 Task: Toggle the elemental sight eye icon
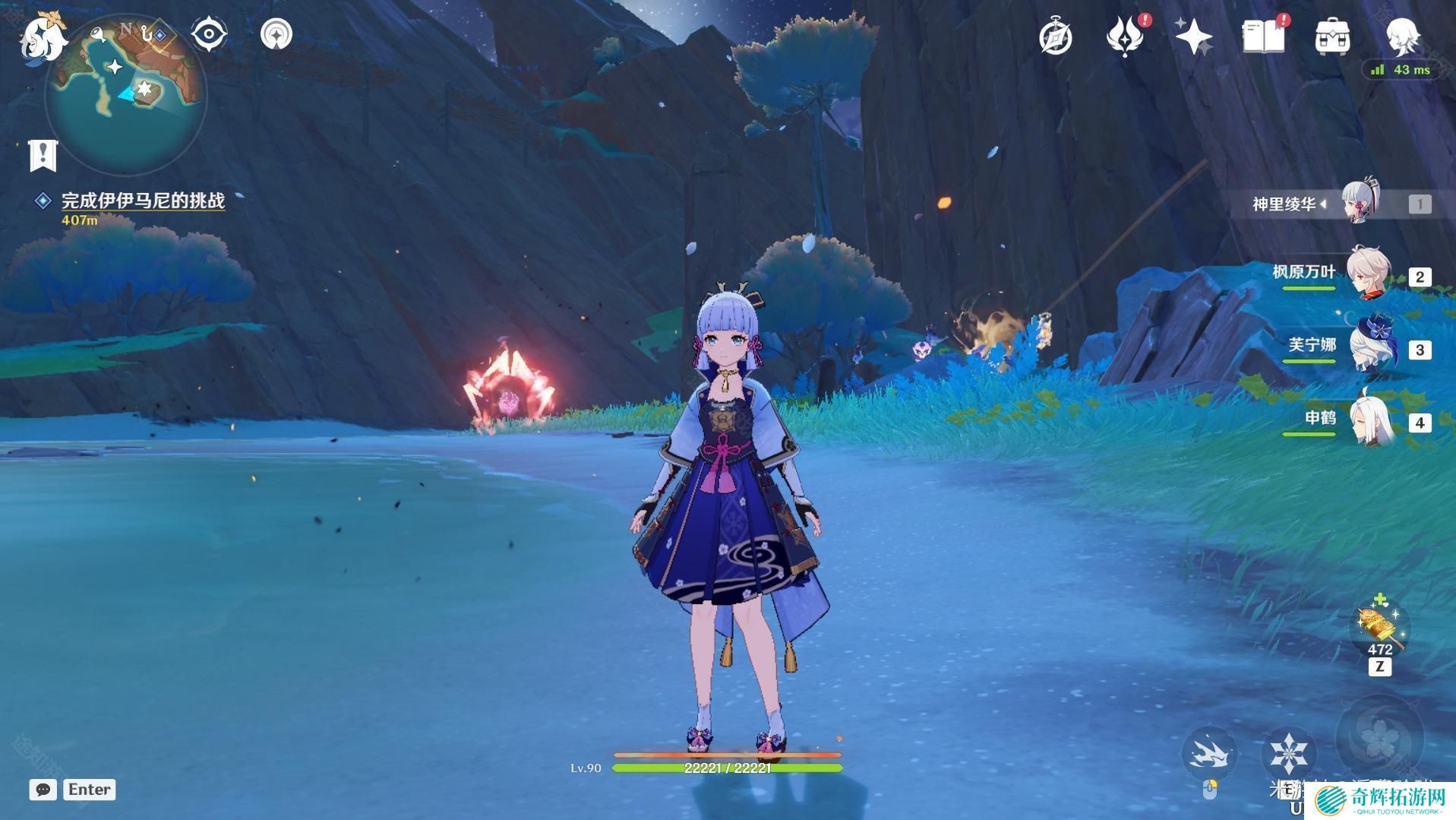pyautogui.click(x=209, y=34)
